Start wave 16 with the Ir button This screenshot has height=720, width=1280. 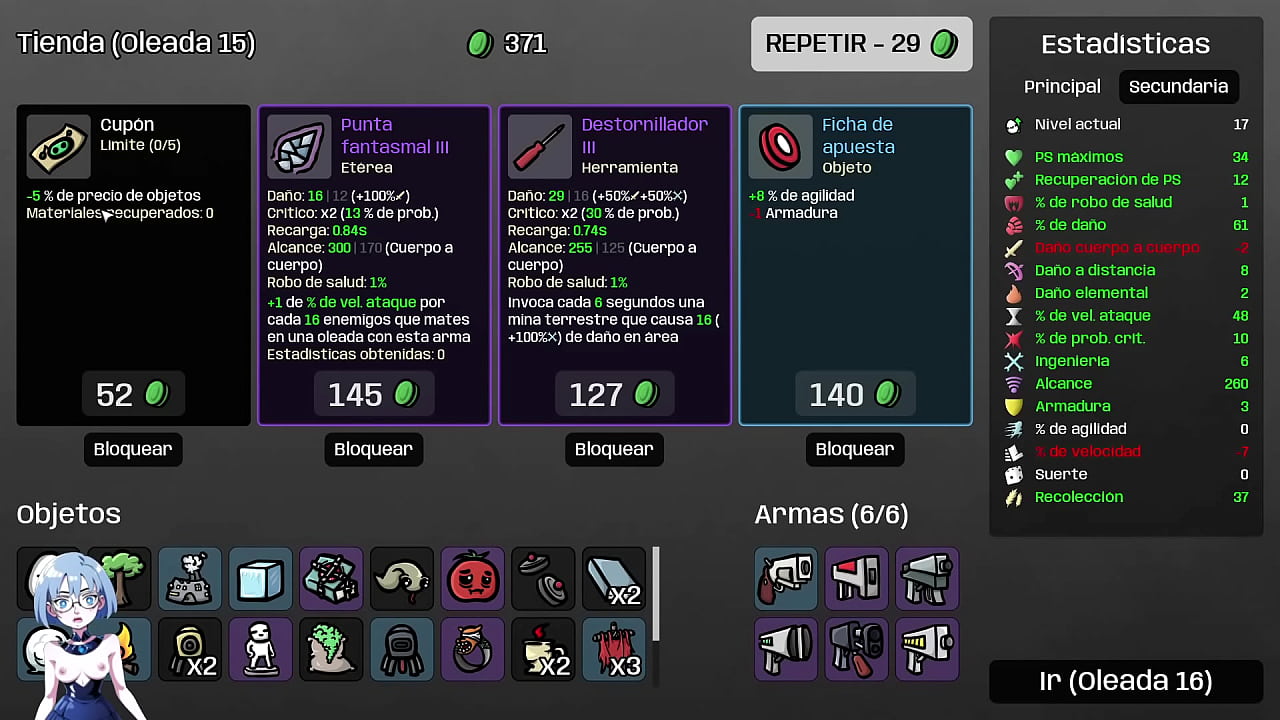1126,681
